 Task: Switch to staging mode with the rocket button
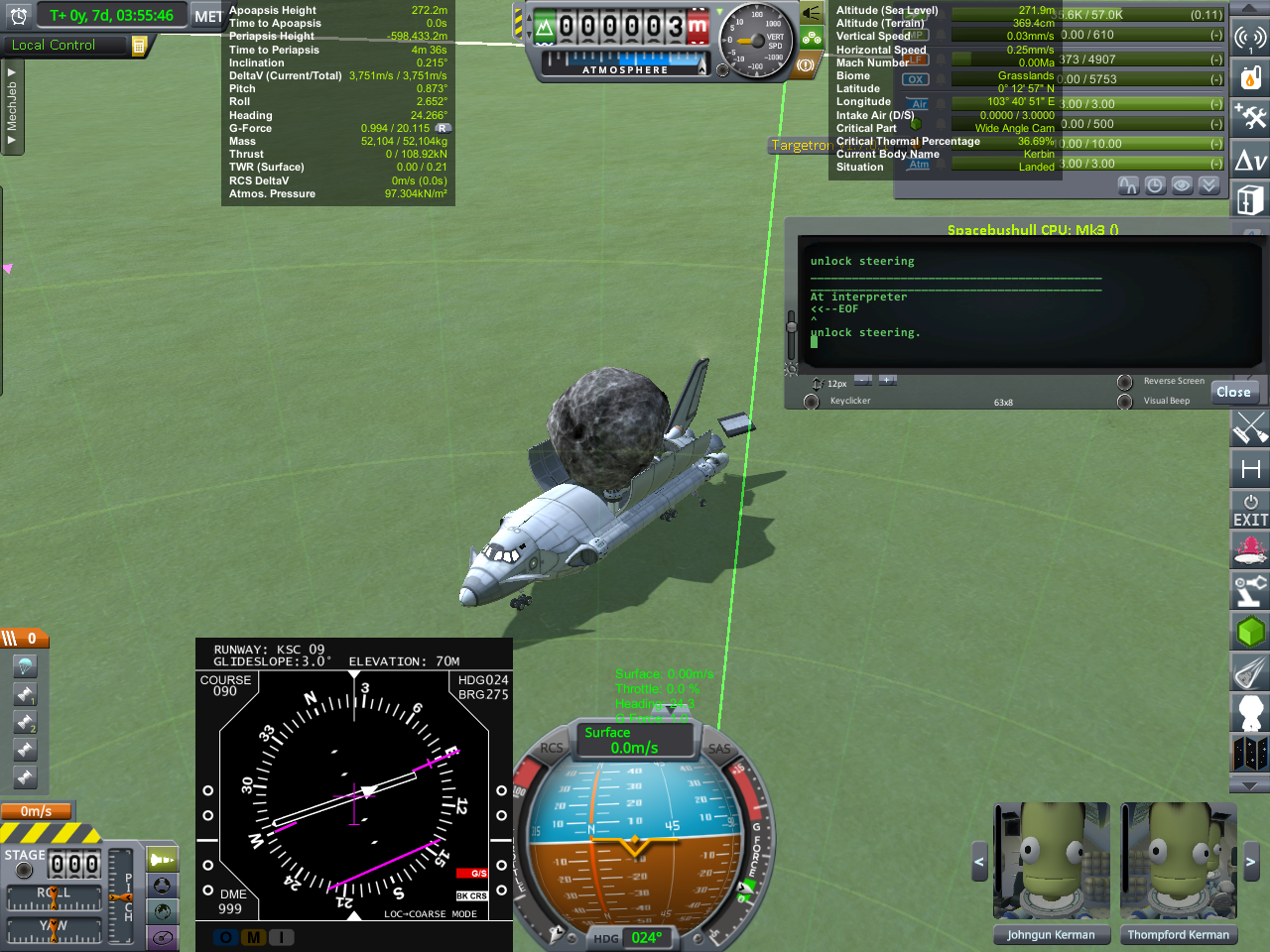pos(162,860)
